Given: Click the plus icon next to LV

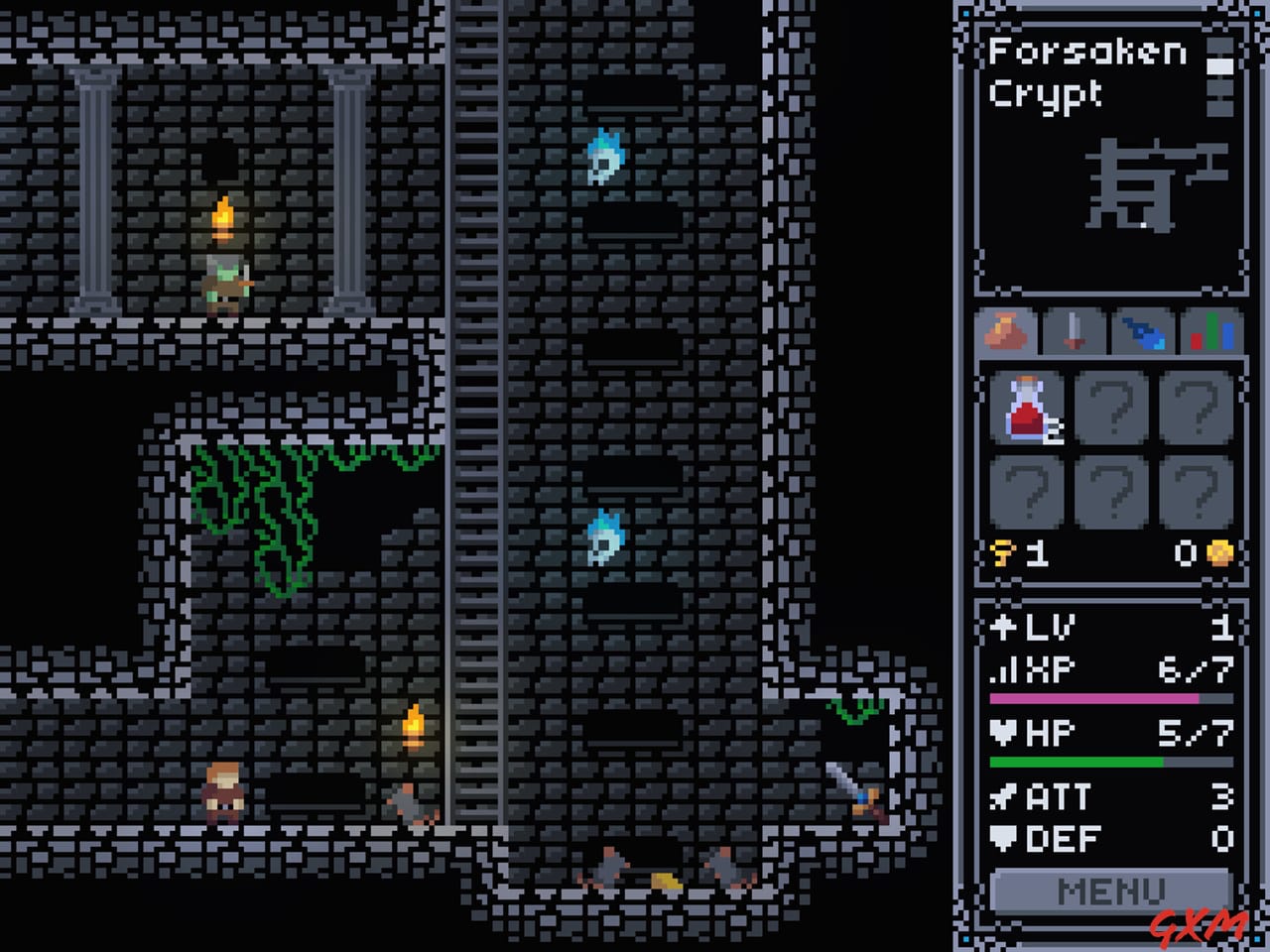Looking at the screenshot, I should (x=1003, y=627).
